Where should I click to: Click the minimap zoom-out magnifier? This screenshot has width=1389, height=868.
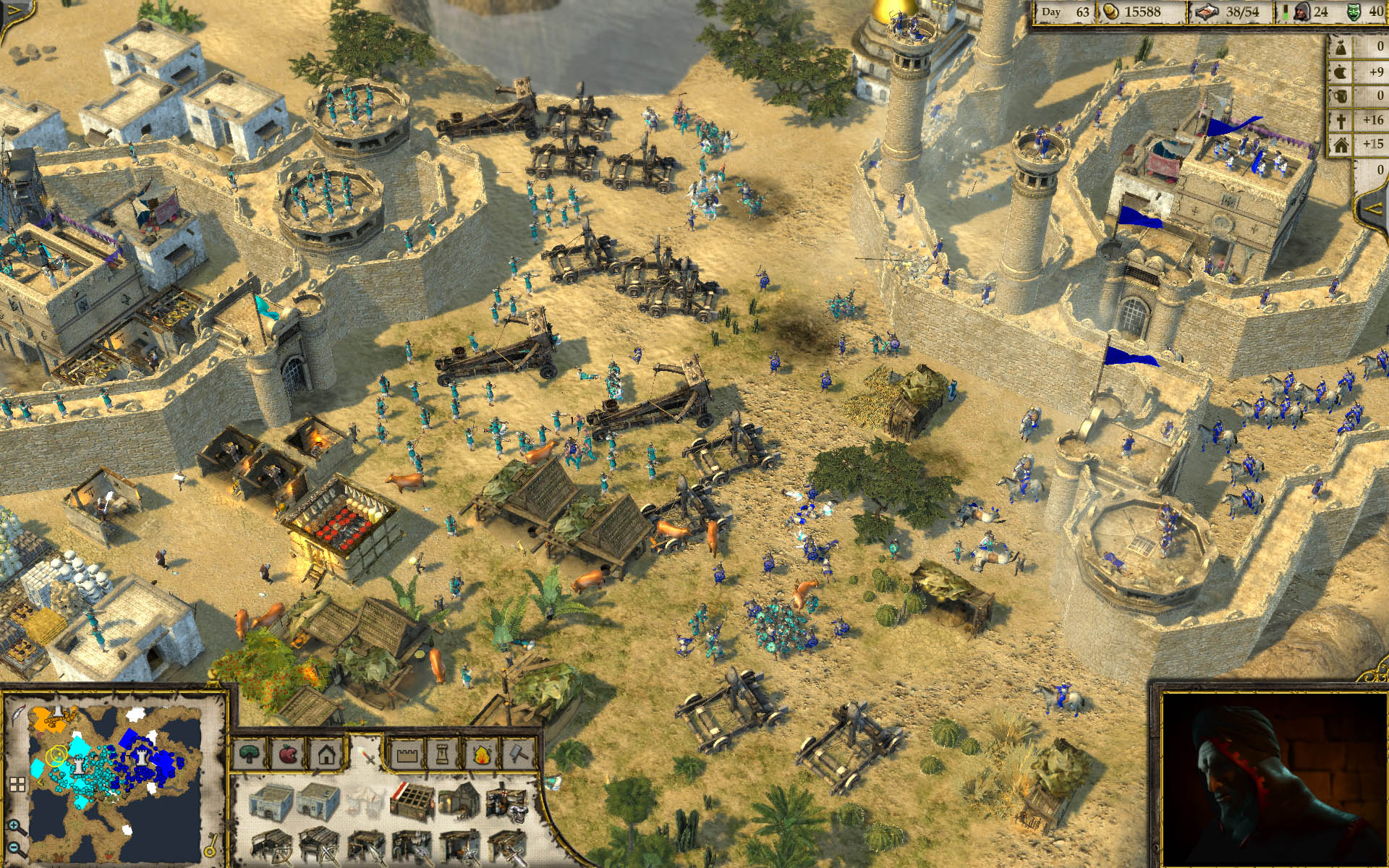[x=13, y=848]
